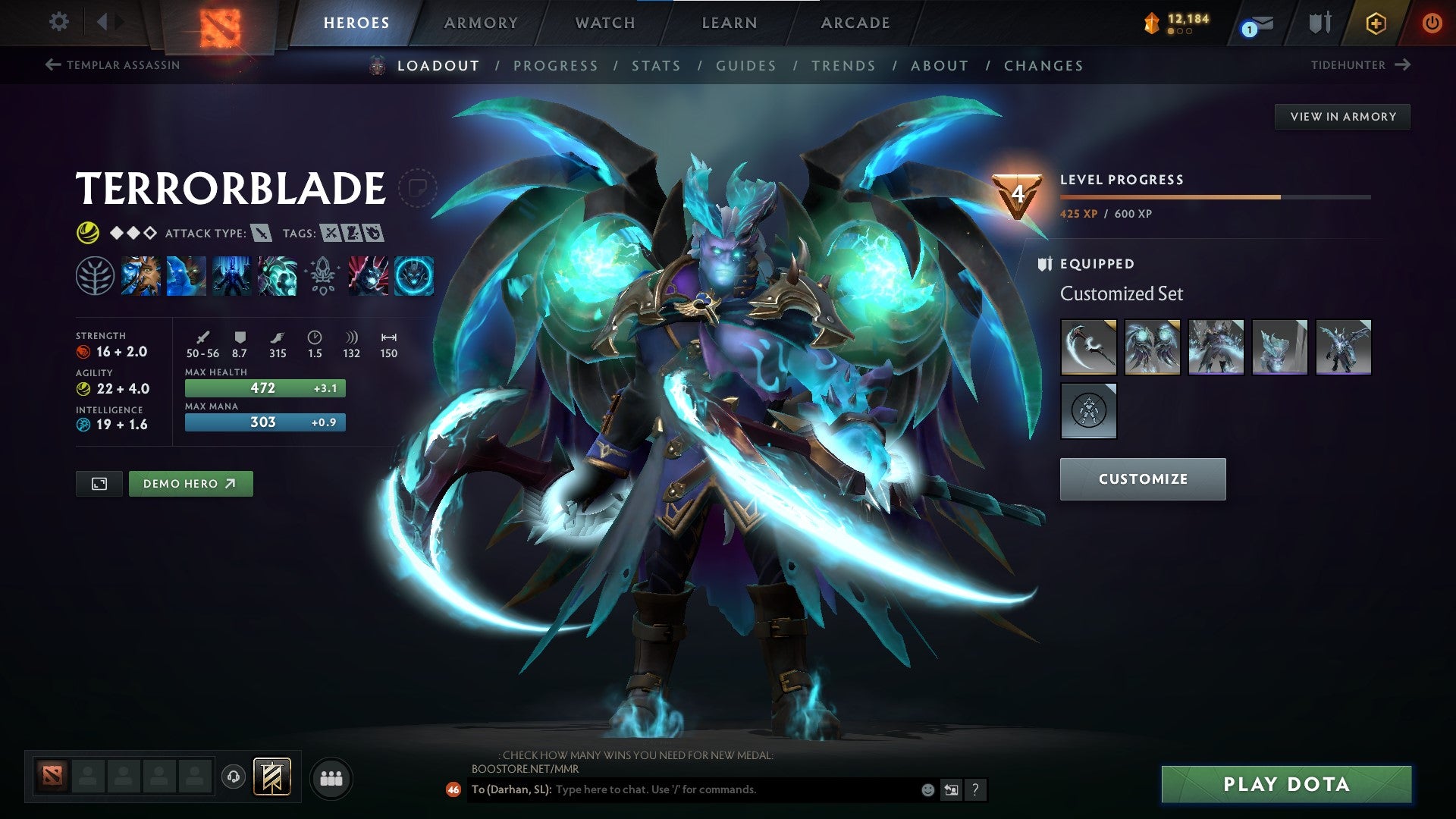This screenshot has width=1456, height=819.
Task: Open the friends list icon
Action: tap(331, 777)
